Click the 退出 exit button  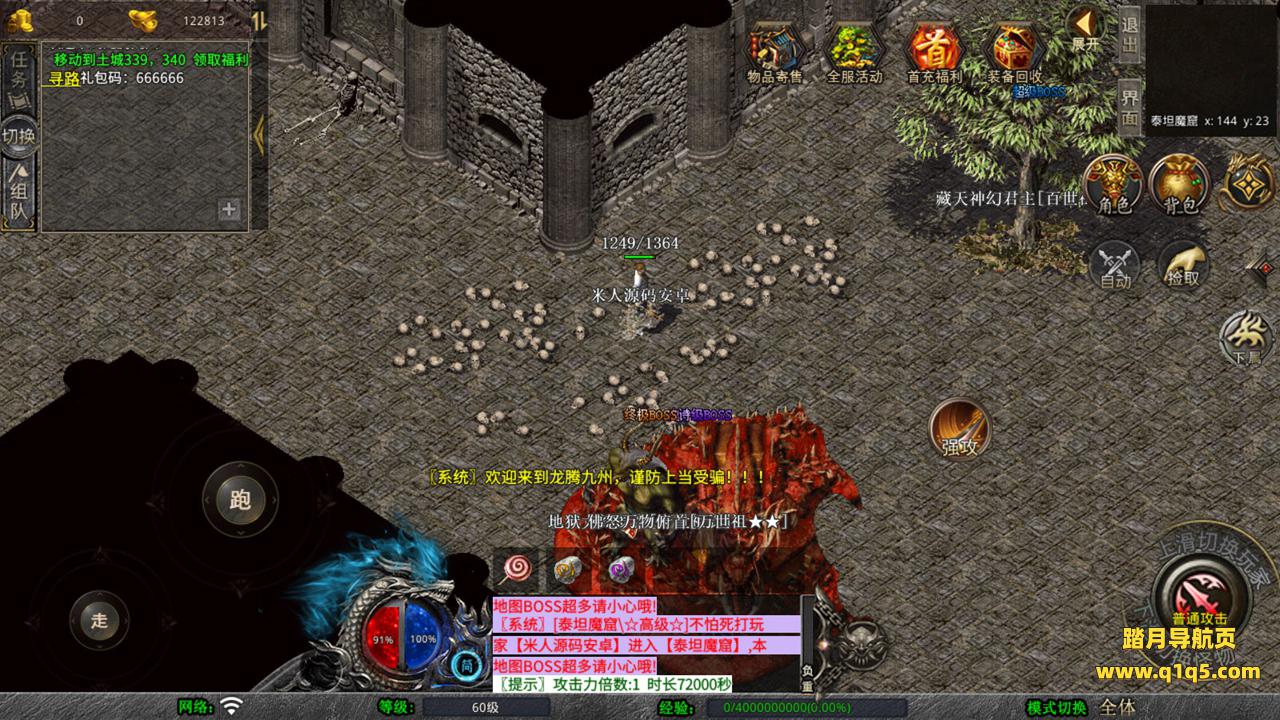pyautogui.click(x=1130, y=35)
